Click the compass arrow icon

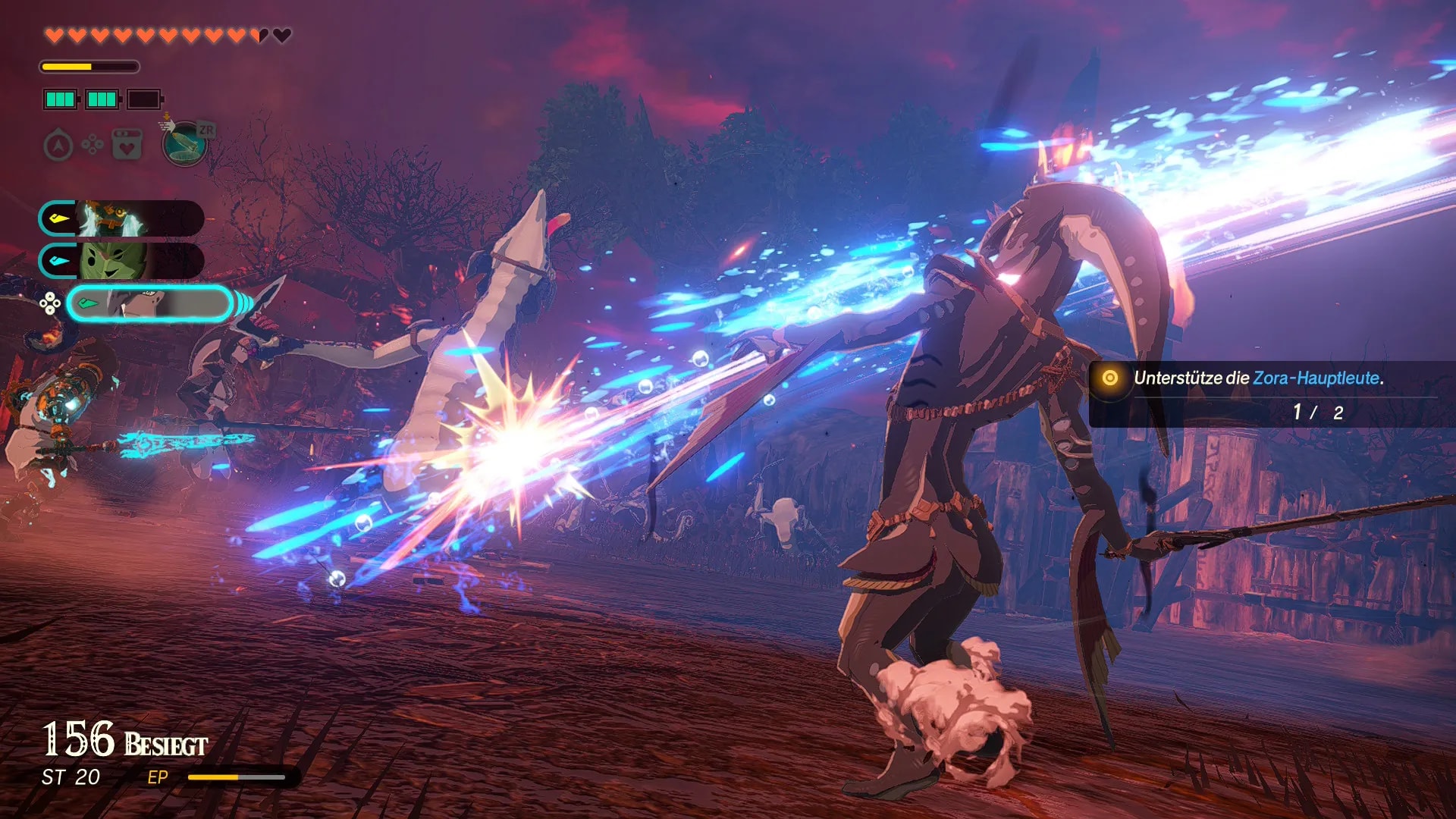[58, 145]
